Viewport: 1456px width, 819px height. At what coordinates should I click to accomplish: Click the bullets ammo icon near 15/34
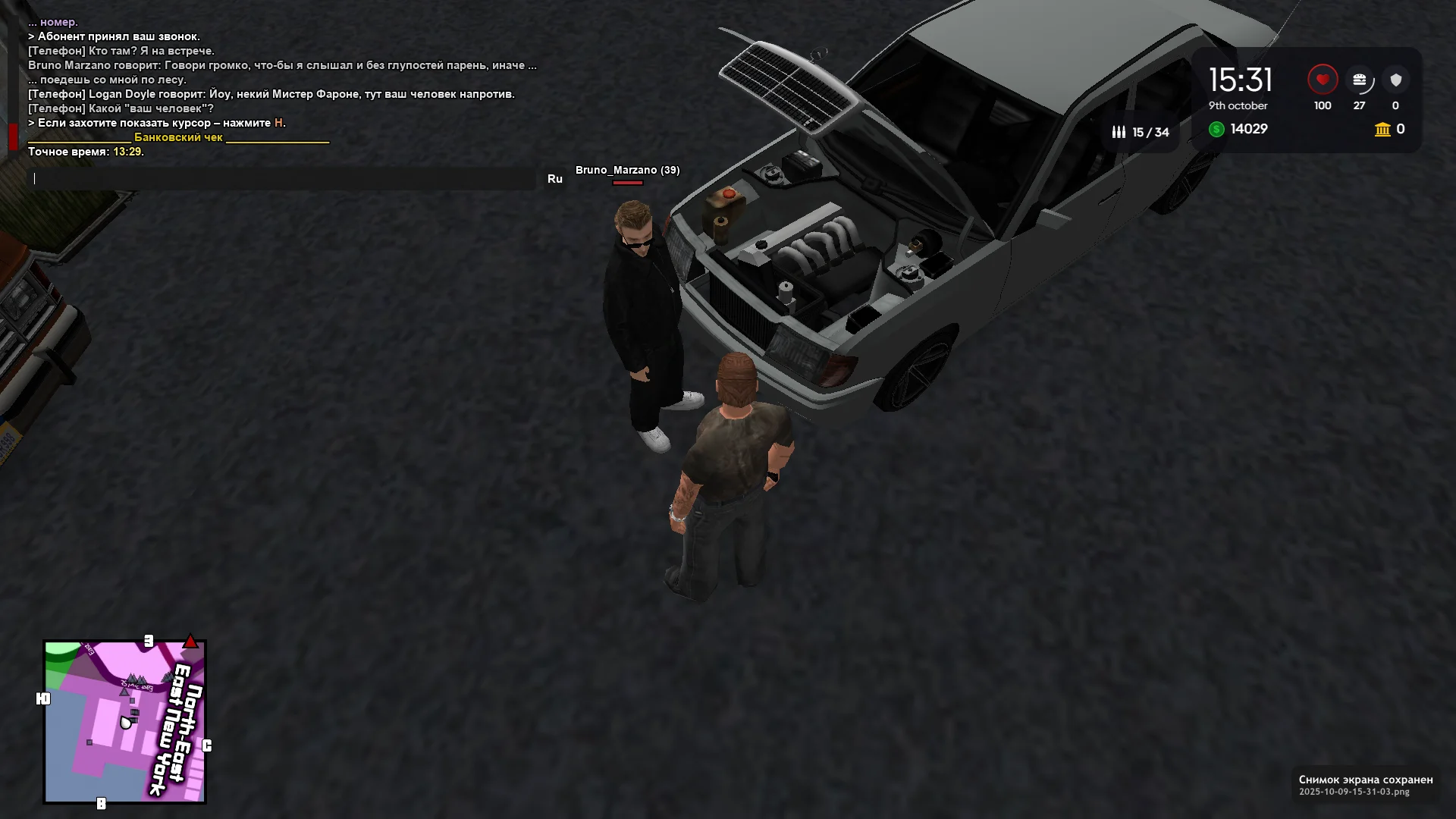click(1119, 131)
